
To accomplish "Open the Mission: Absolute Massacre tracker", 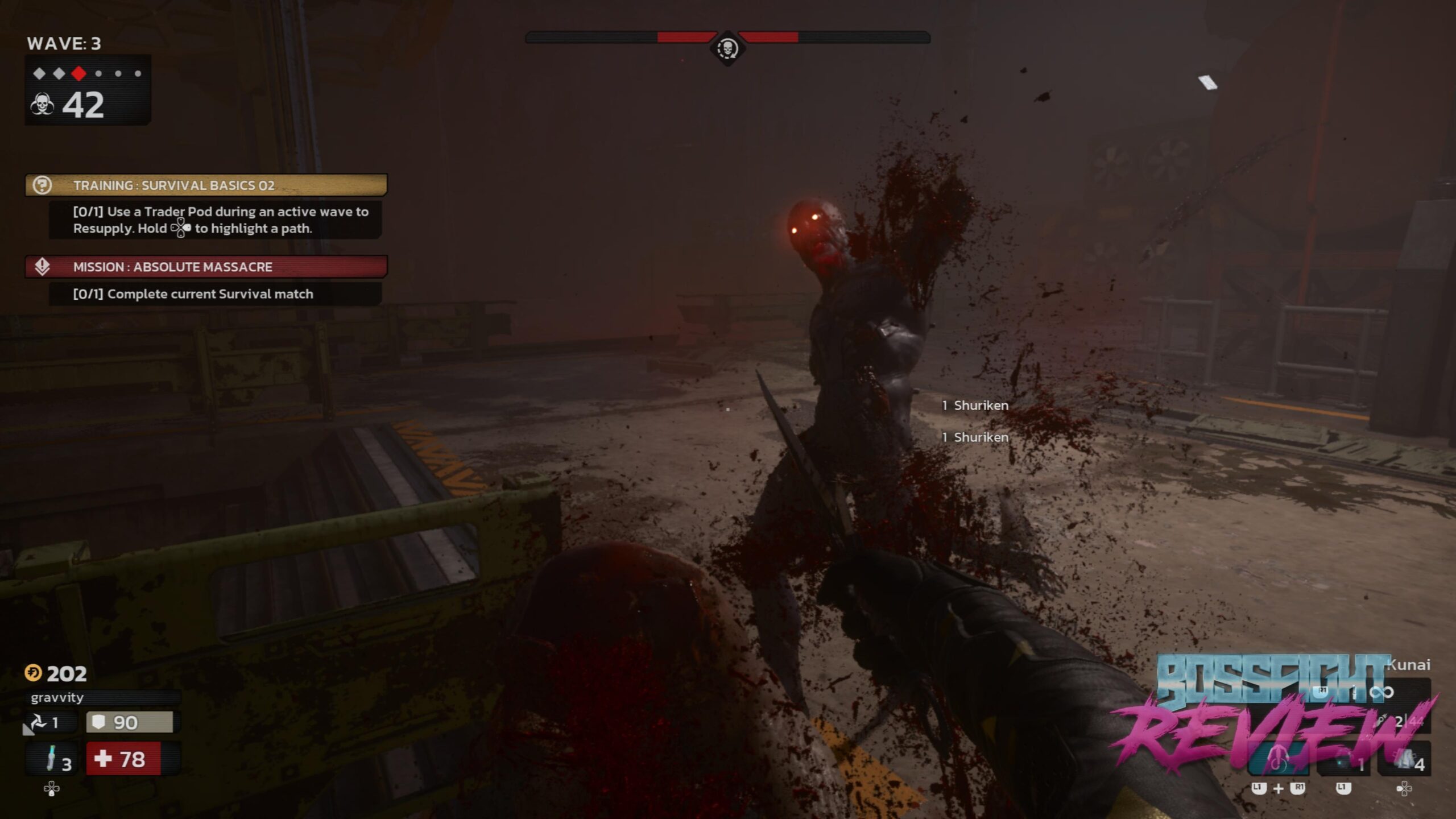I will coord(206,267).
